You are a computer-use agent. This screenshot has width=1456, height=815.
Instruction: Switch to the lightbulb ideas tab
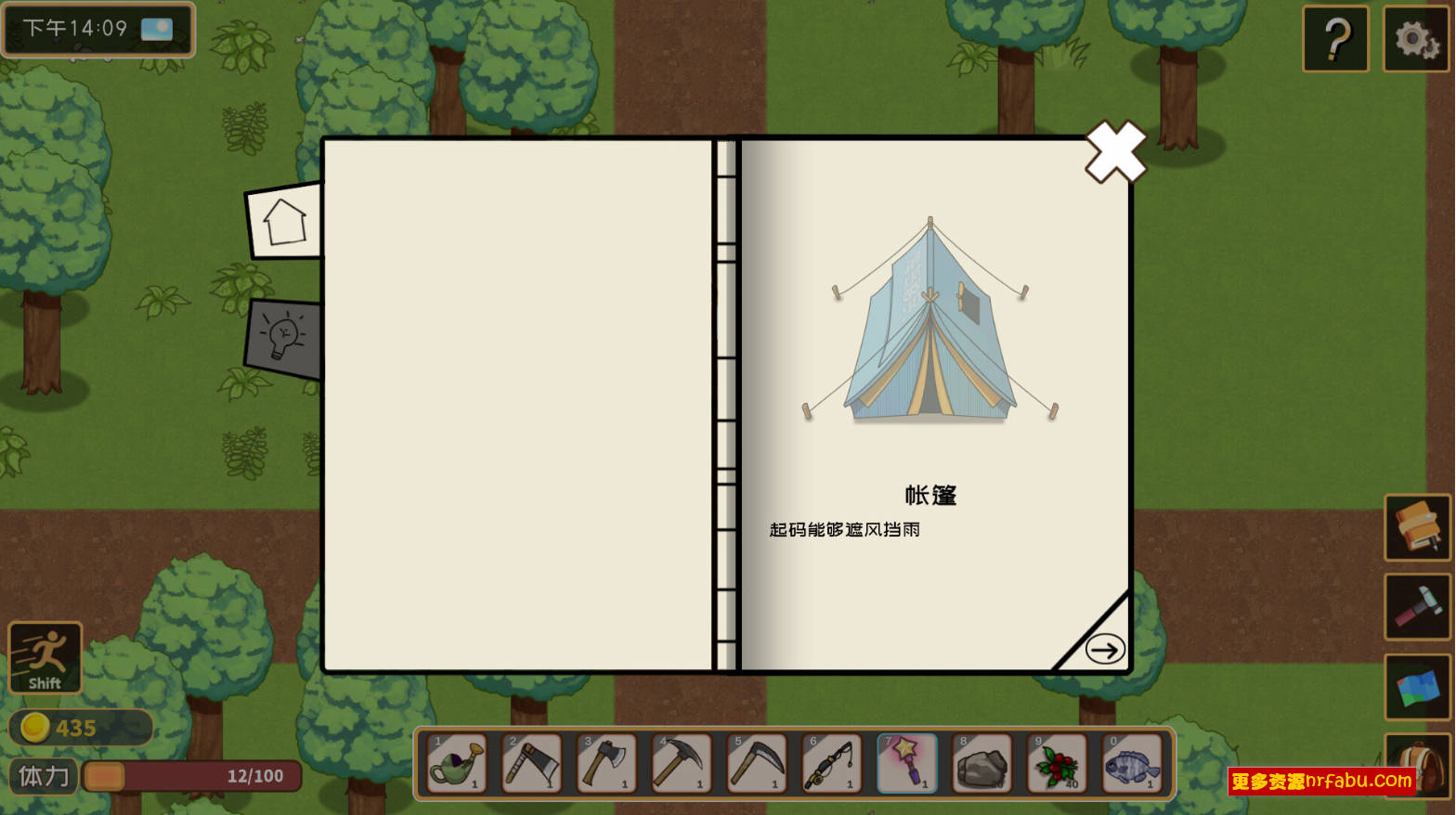point(281,337)
